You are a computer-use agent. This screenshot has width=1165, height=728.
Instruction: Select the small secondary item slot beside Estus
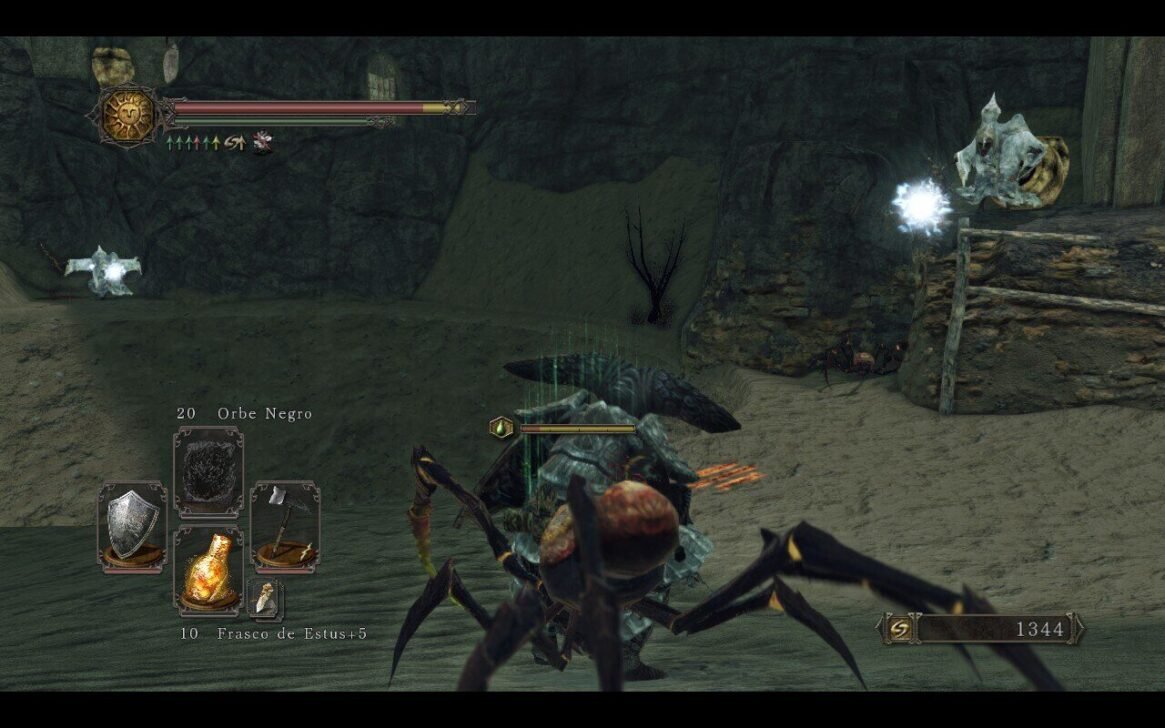pyautogui.click(x=264, y=598)
